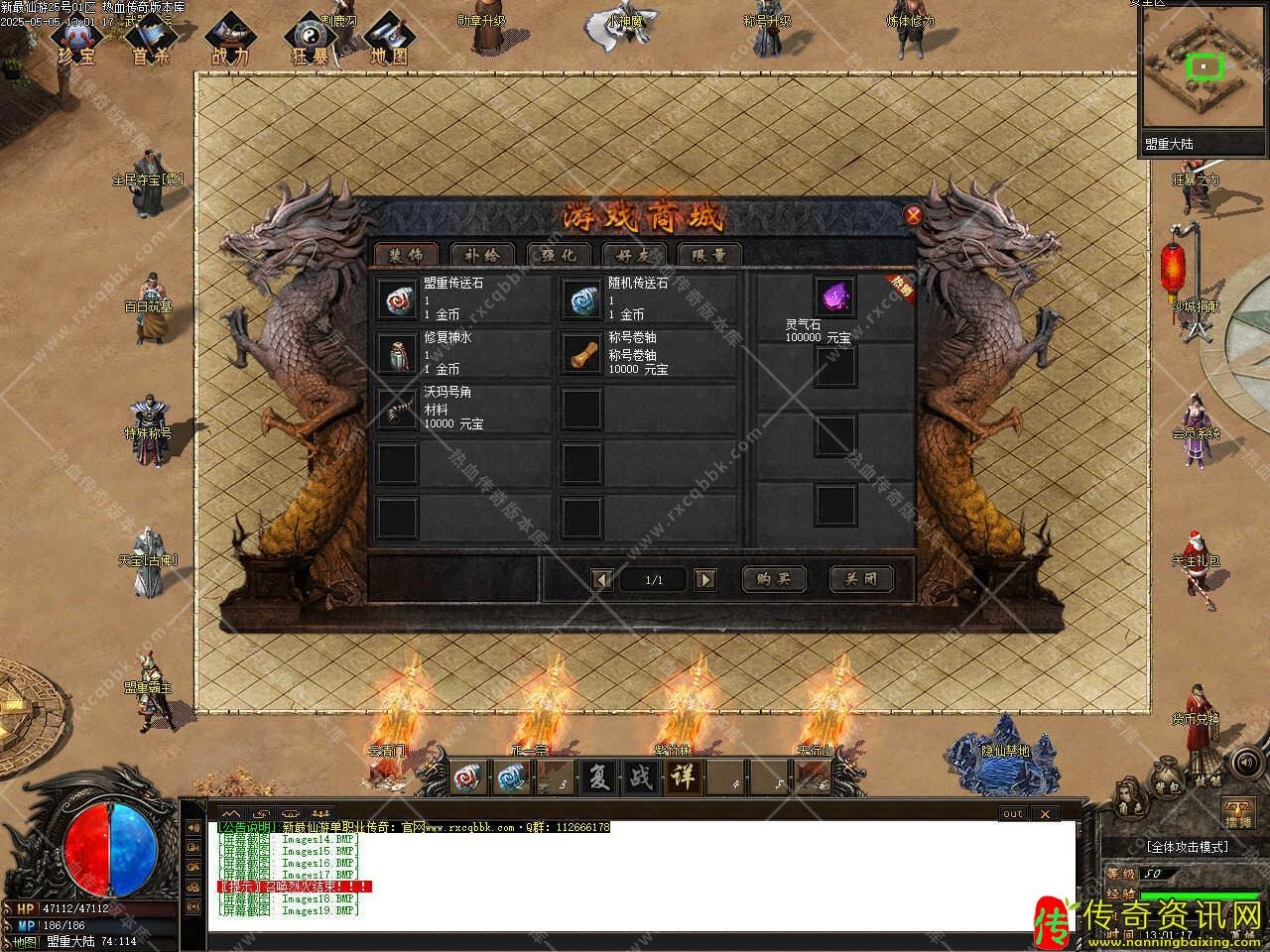Select the 称号卷轴 scroll item
The image size is (1270, 952).
[580, 353]
